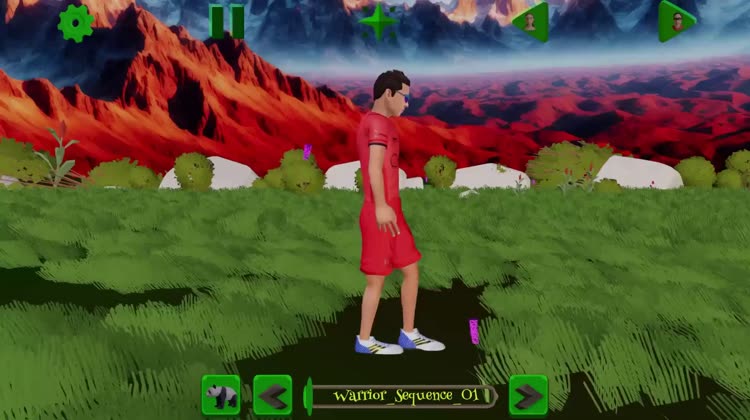Select the panda icon button
Viewport: 750px width, 420px height.
click(221, 396)
